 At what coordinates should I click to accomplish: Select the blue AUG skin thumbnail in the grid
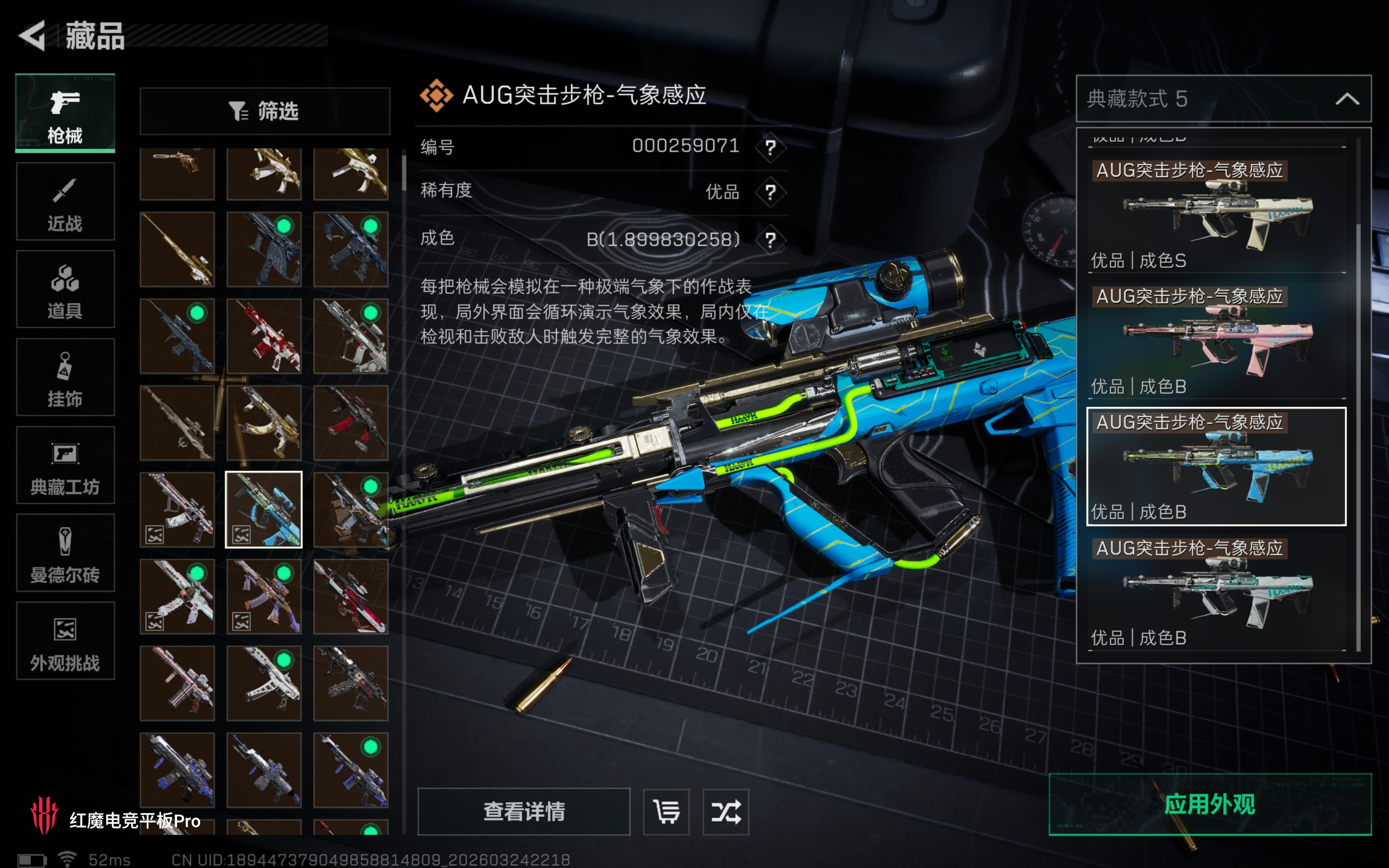[x=263, y=510]
